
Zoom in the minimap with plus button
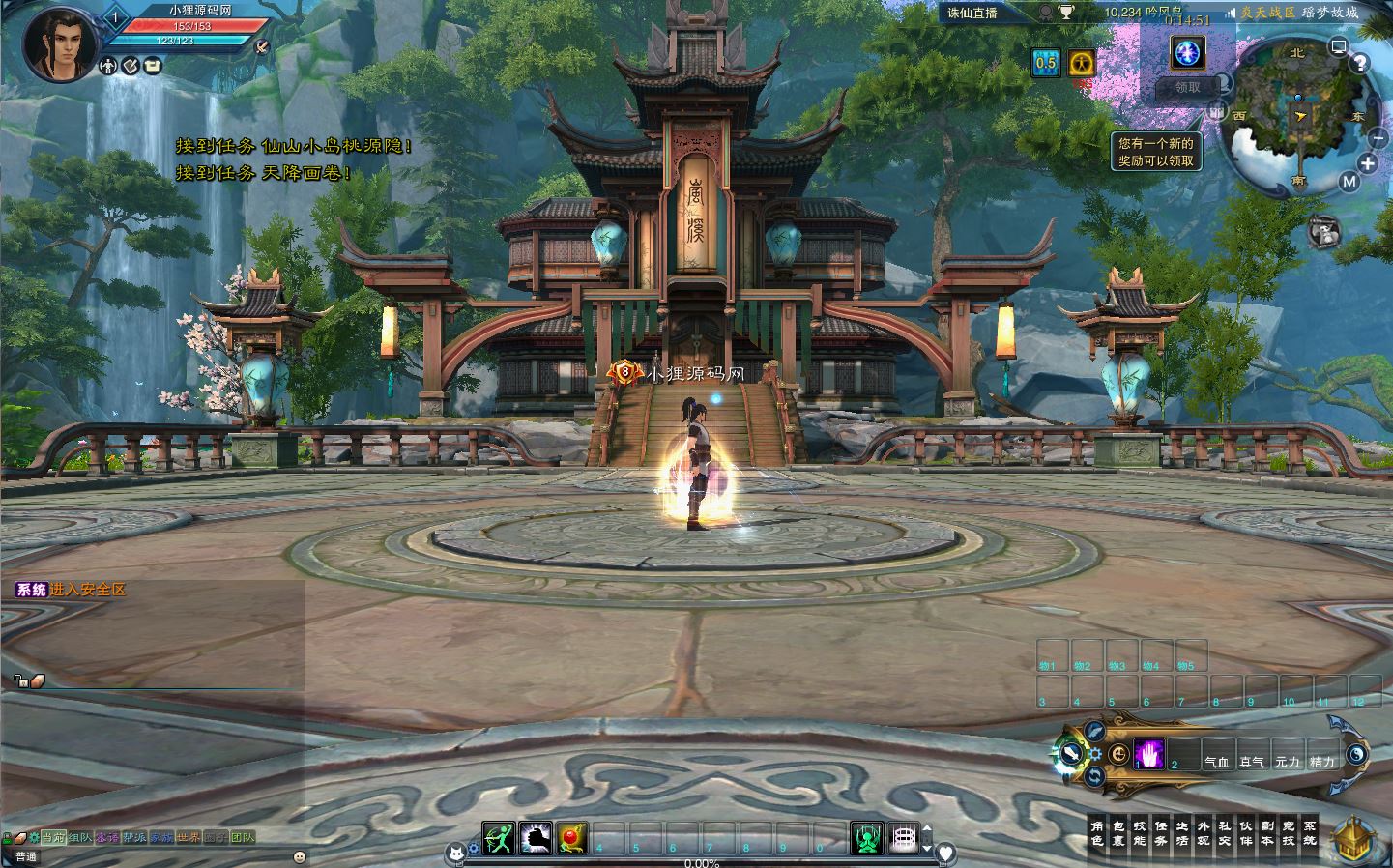click(x=1367, y=163)
